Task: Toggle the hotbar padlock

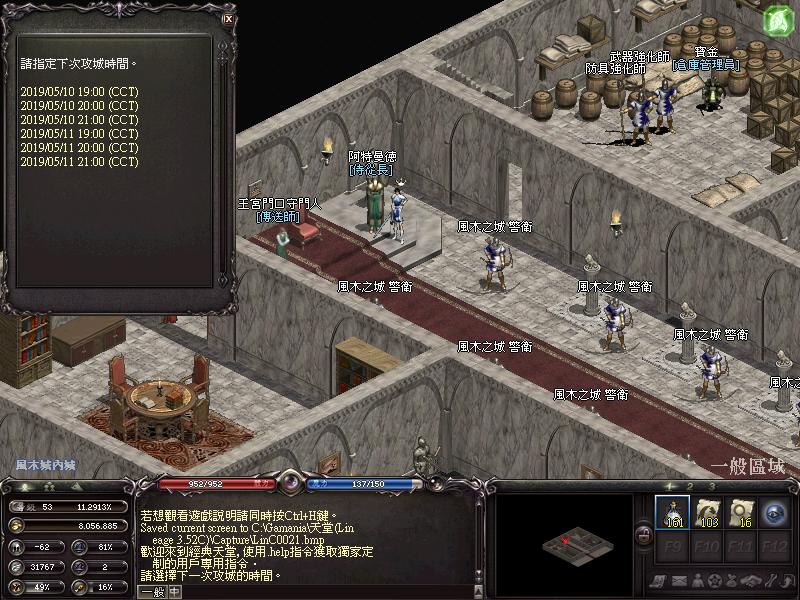Action: point(643,538)
